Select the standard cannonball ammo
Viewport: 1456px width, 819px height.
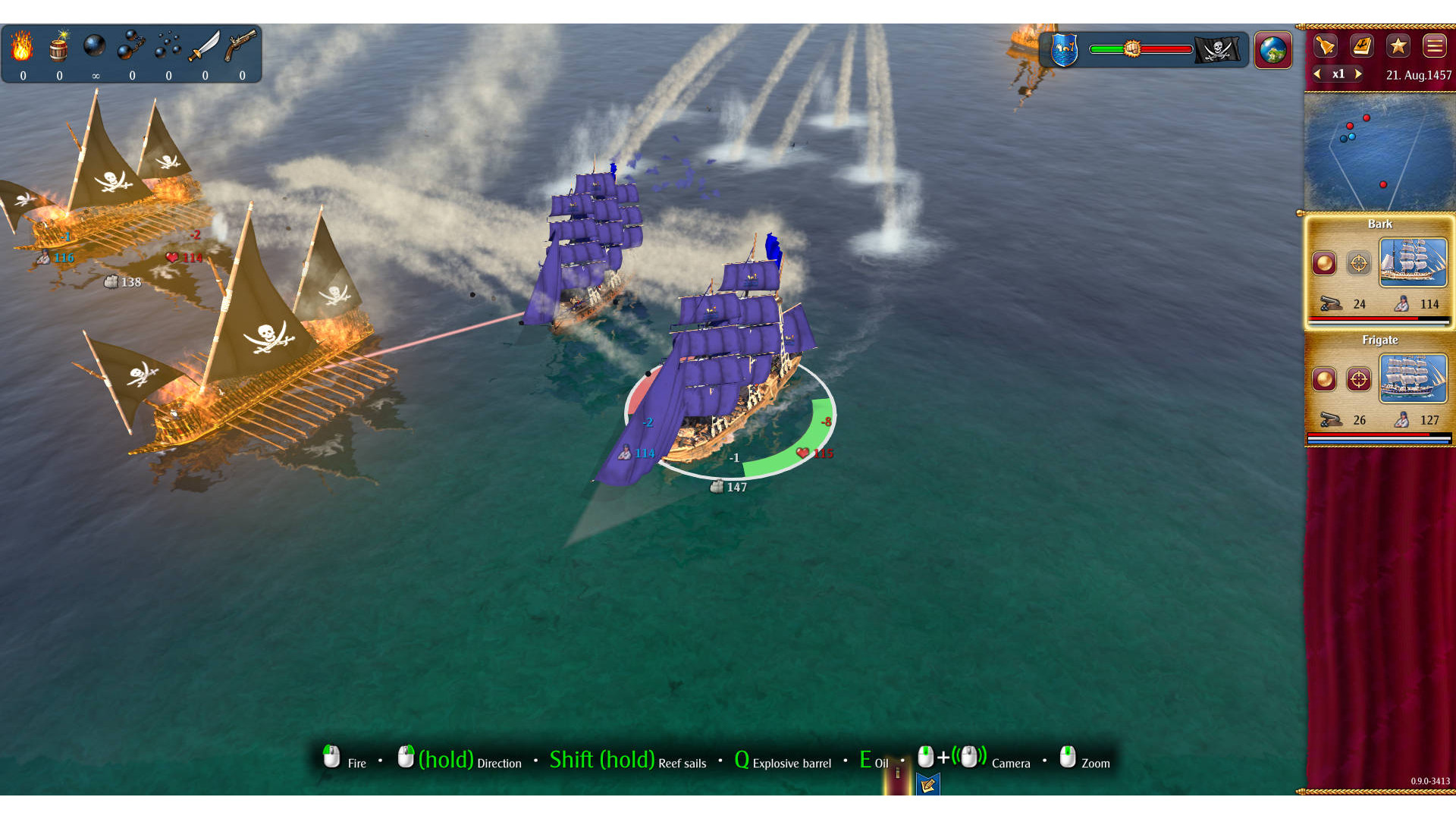95,47
